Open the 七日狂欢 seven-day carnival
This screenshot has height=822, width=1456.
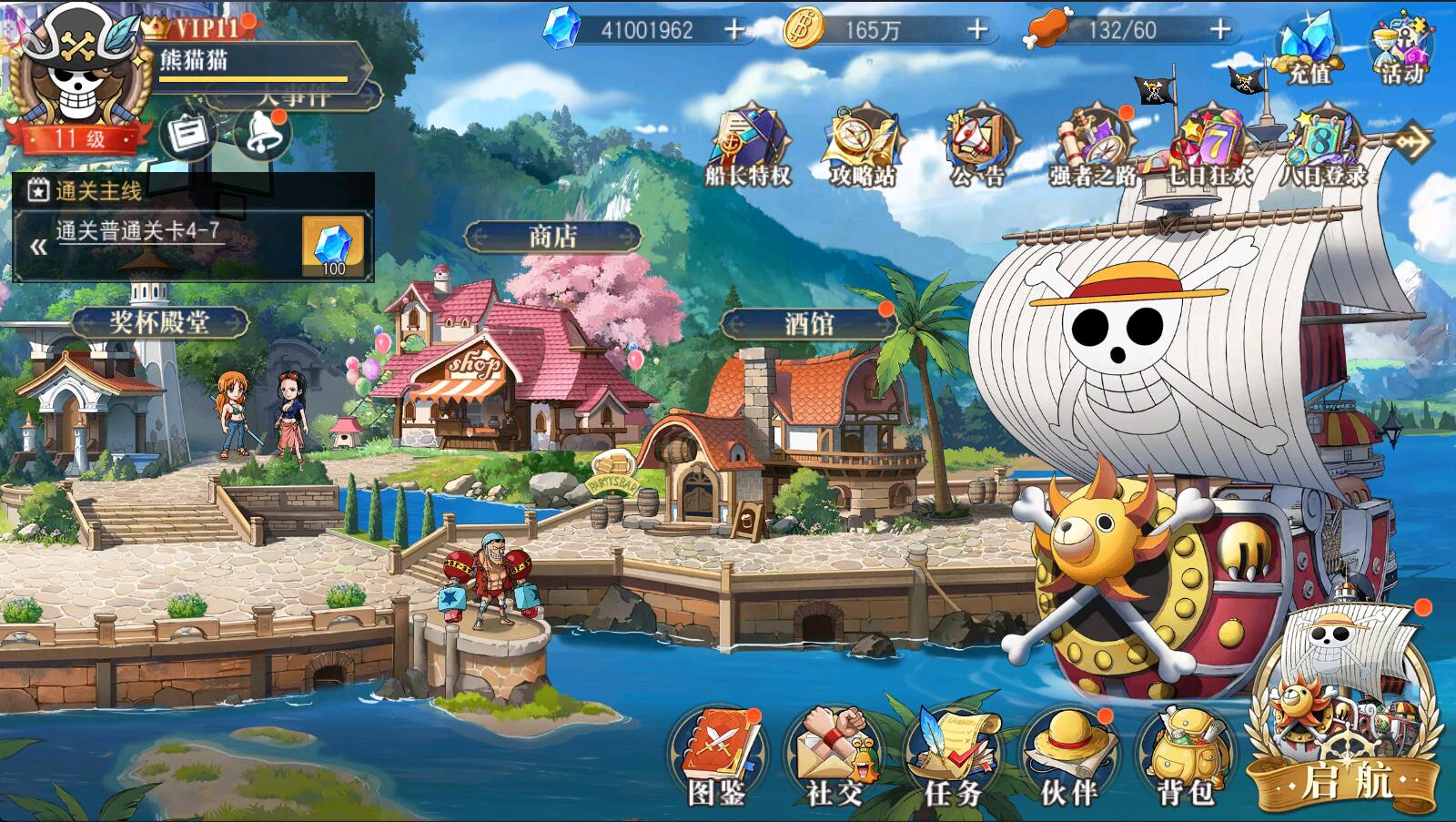pyautogui.click(x=1208, y=146)
